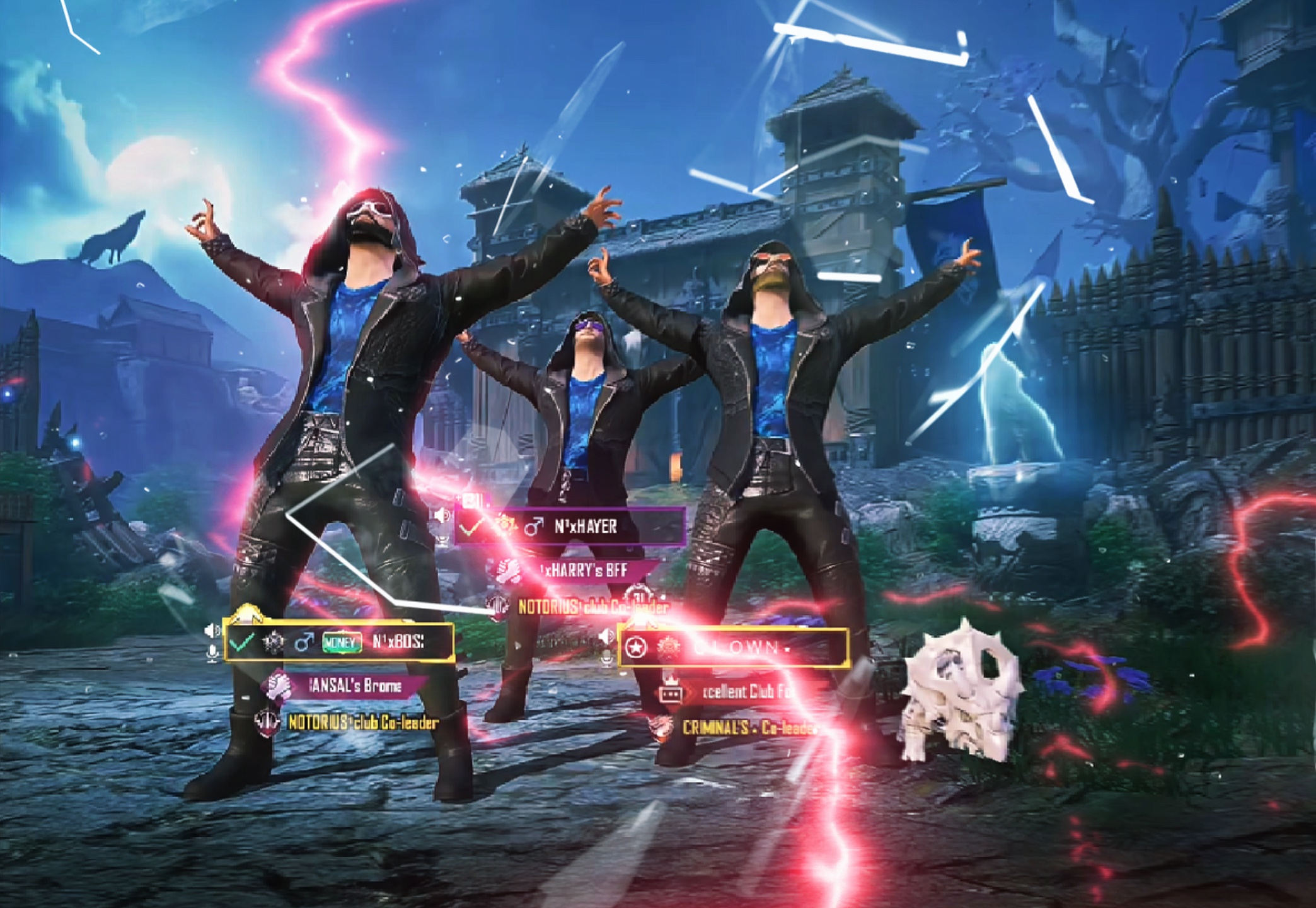Click the CRIMINAL'S Co-leader clan label
This screenshot has height=908, width=1316.
747,728
